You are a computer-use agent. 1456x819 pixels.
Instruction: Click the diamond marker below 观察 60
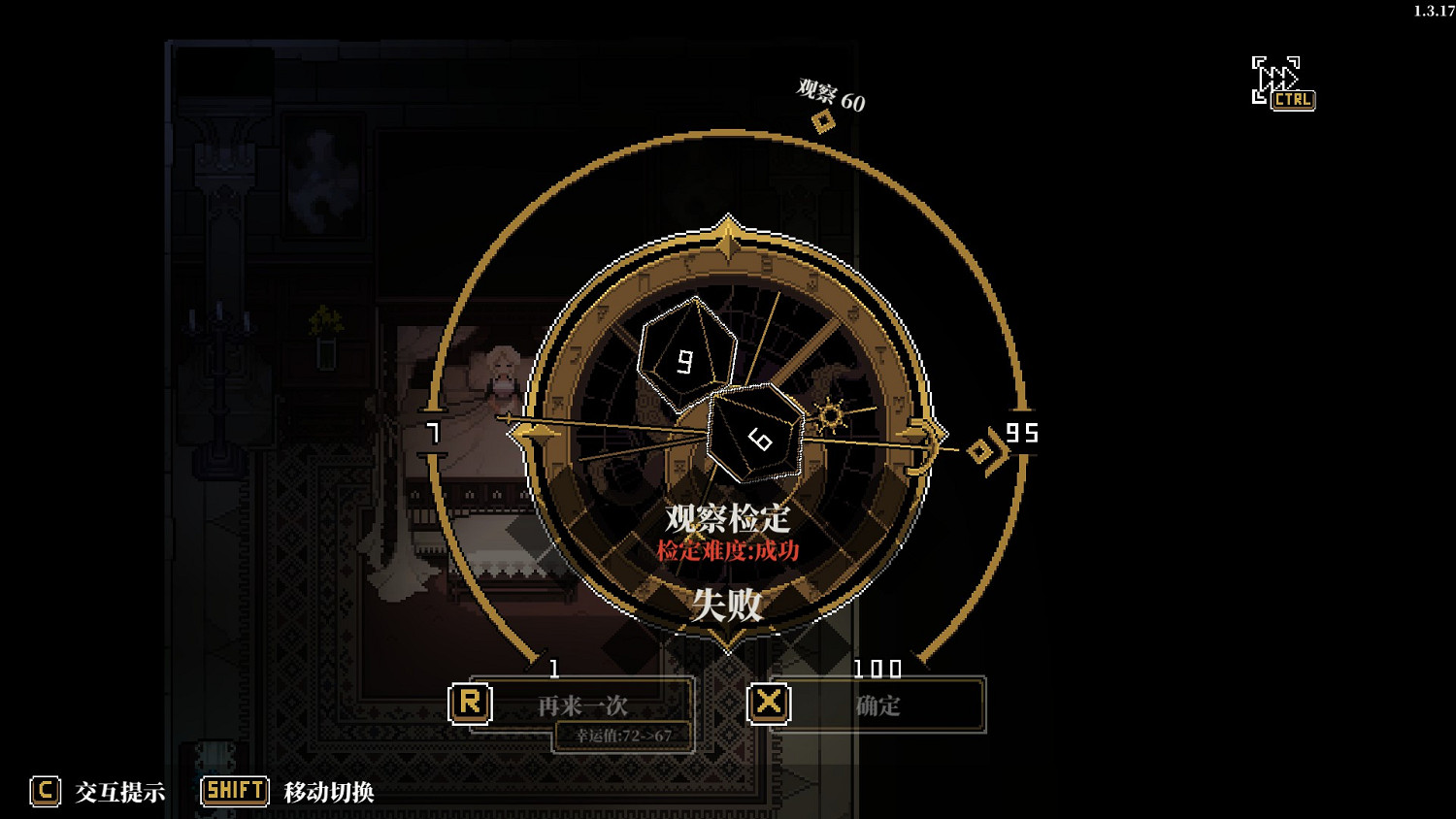point(824,120)
